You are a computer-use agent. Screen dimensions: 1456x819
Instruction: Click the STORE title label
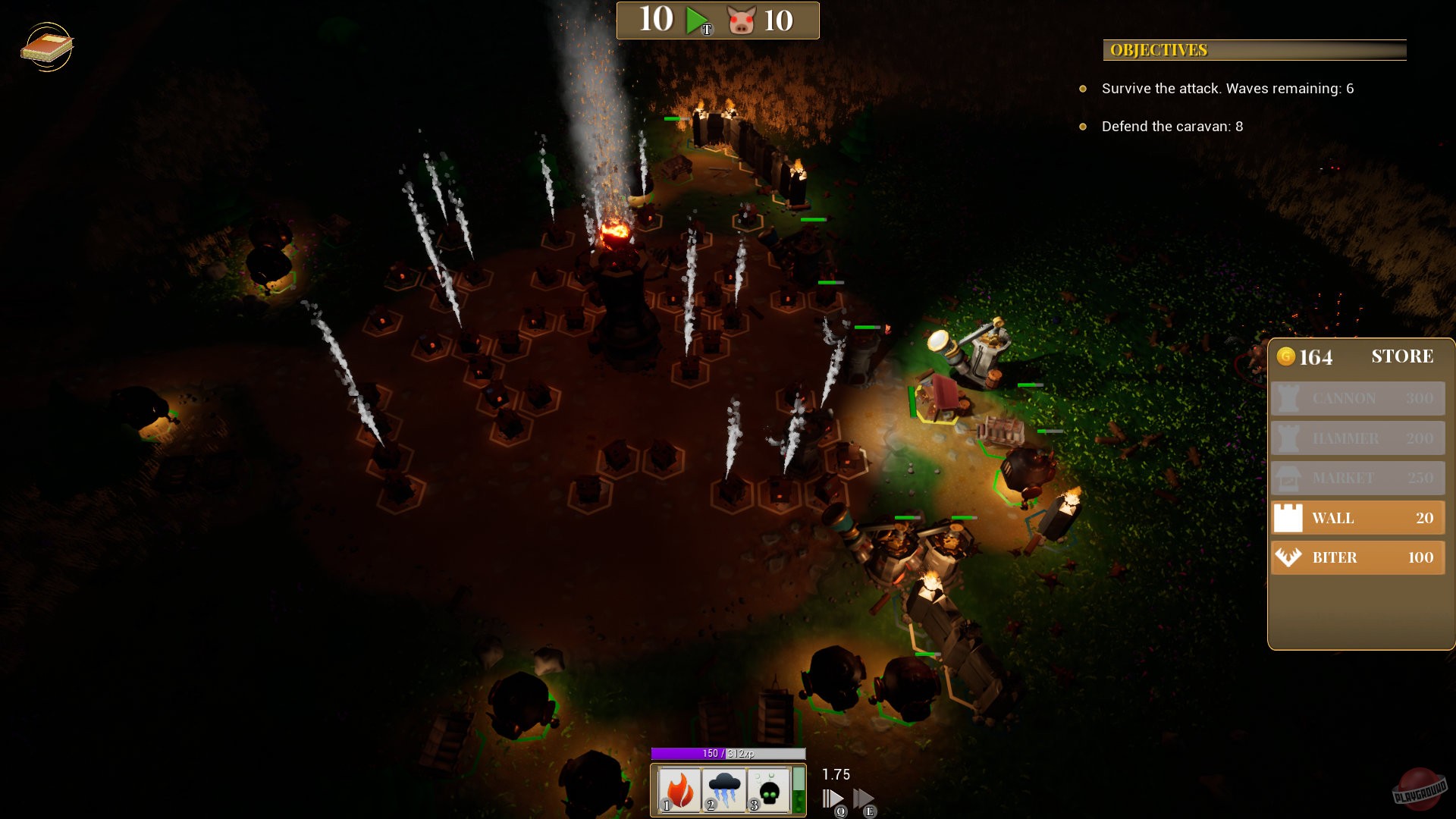(1402, 356)
